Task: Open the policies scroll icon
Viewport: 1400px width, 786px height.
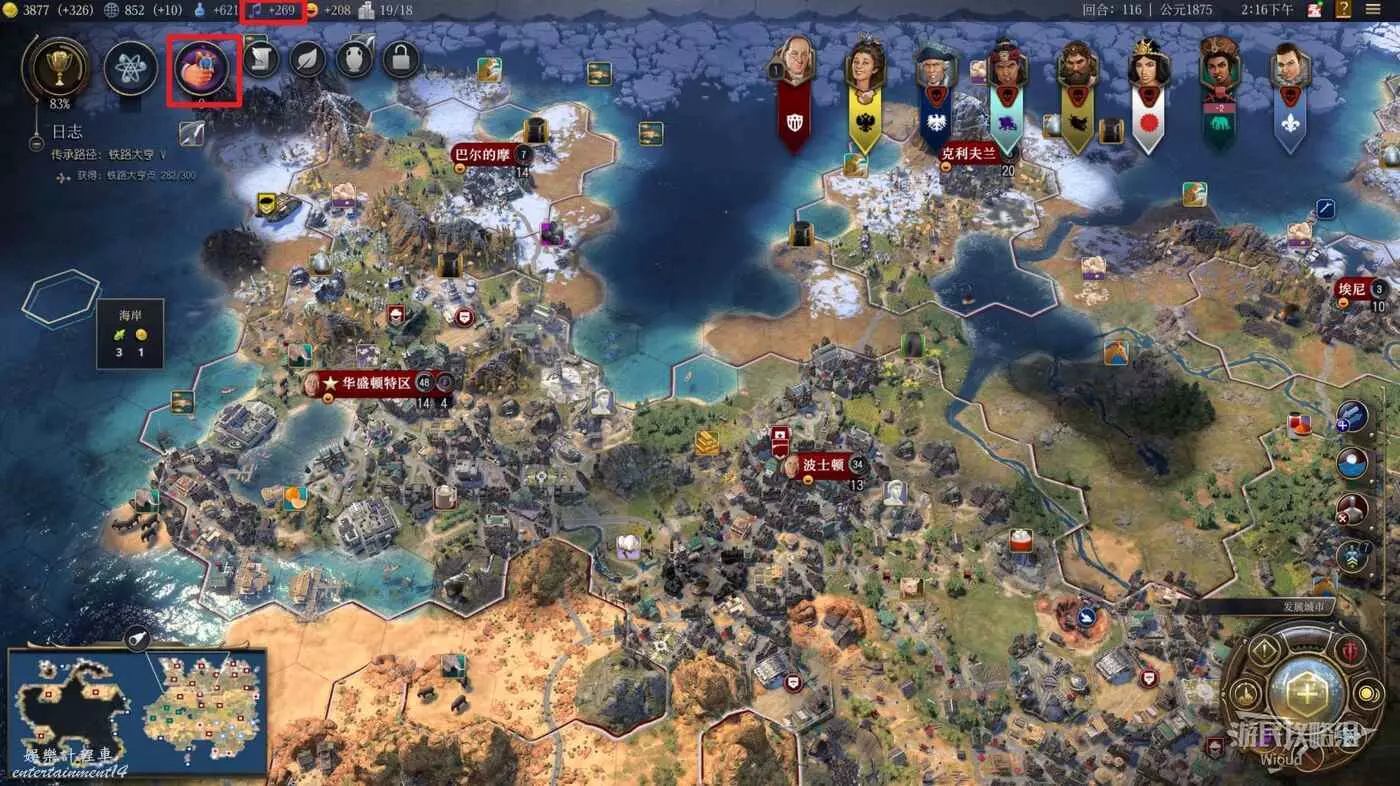Action: point(260,61)
